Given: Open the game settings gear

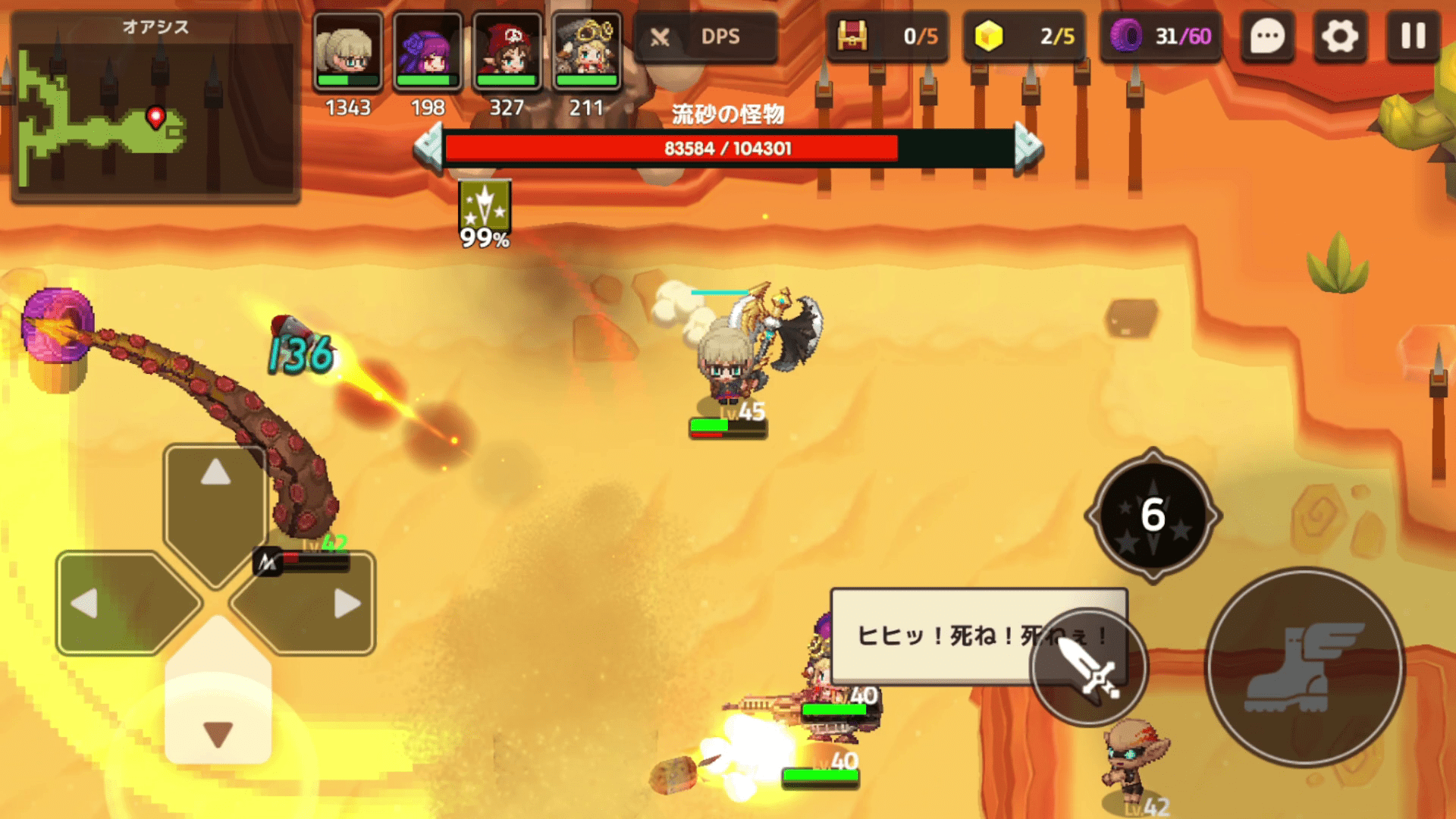Looking at the screenshot, I should coord(1338,36).
